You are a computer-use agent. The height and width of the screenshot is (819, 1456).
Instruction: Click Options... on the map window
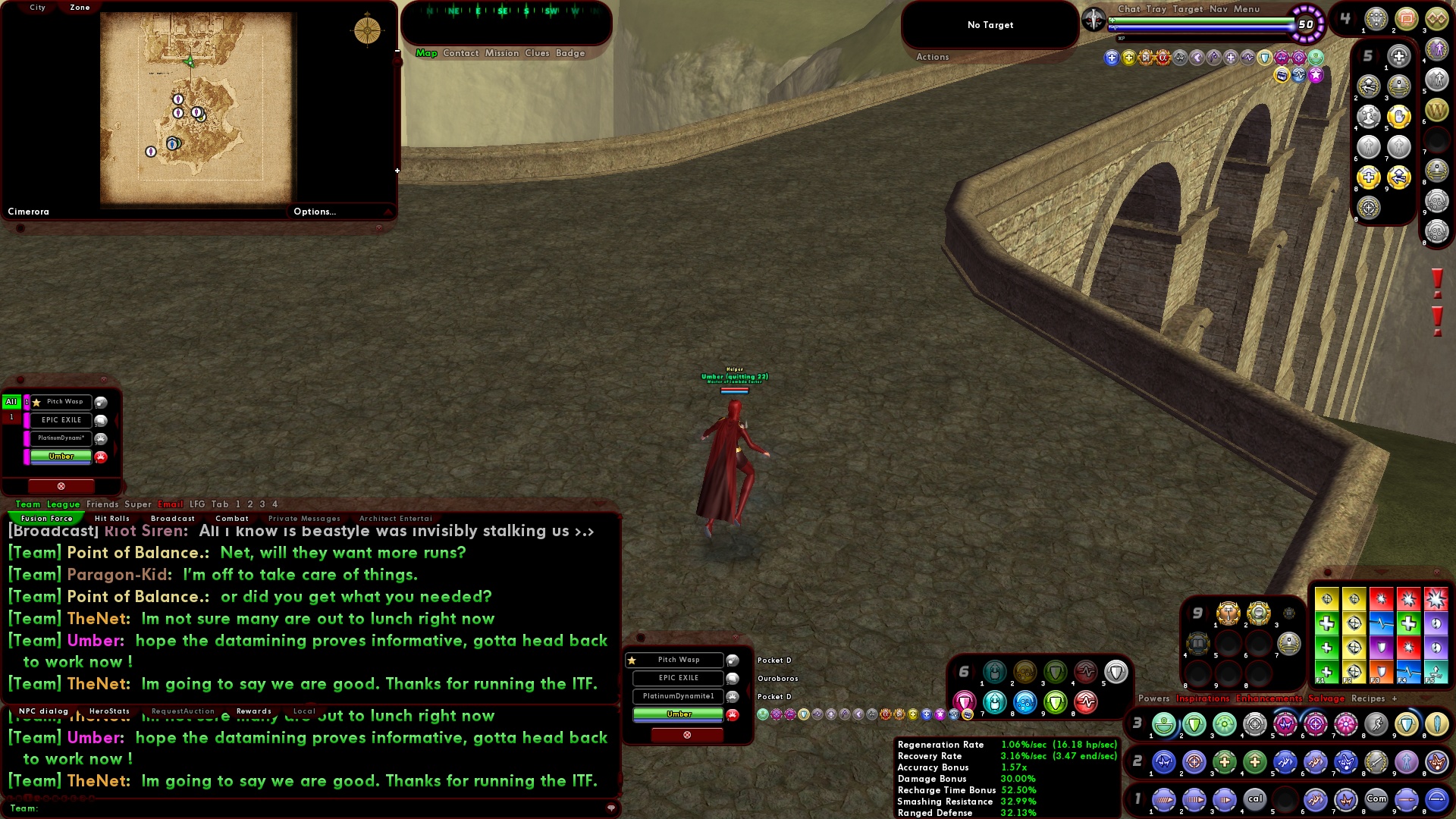click(315, 212)
